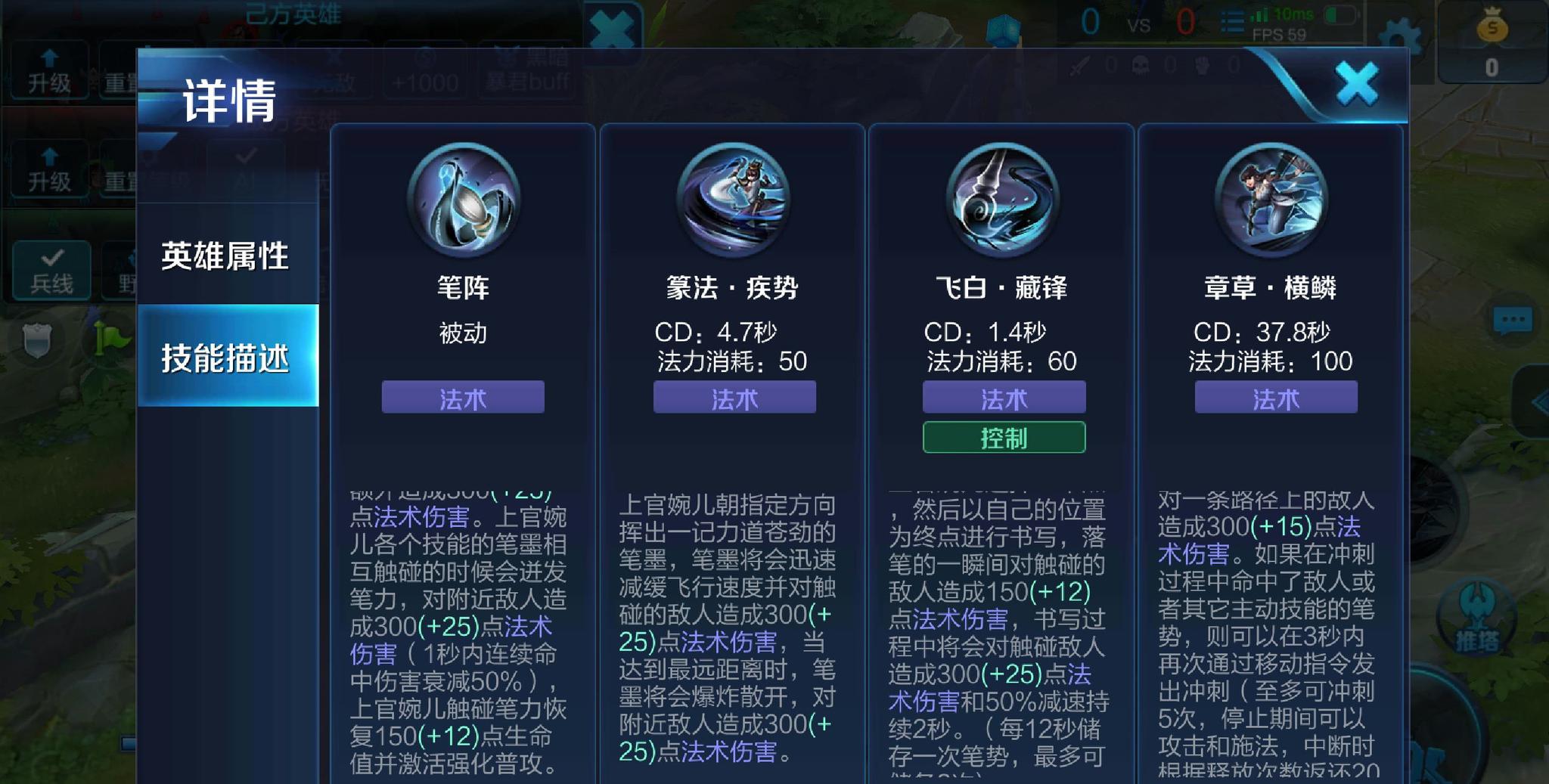Toggle the 兵线 minion line checkbox
Screen dimensions: 1549x784
[x=50, y=270]
